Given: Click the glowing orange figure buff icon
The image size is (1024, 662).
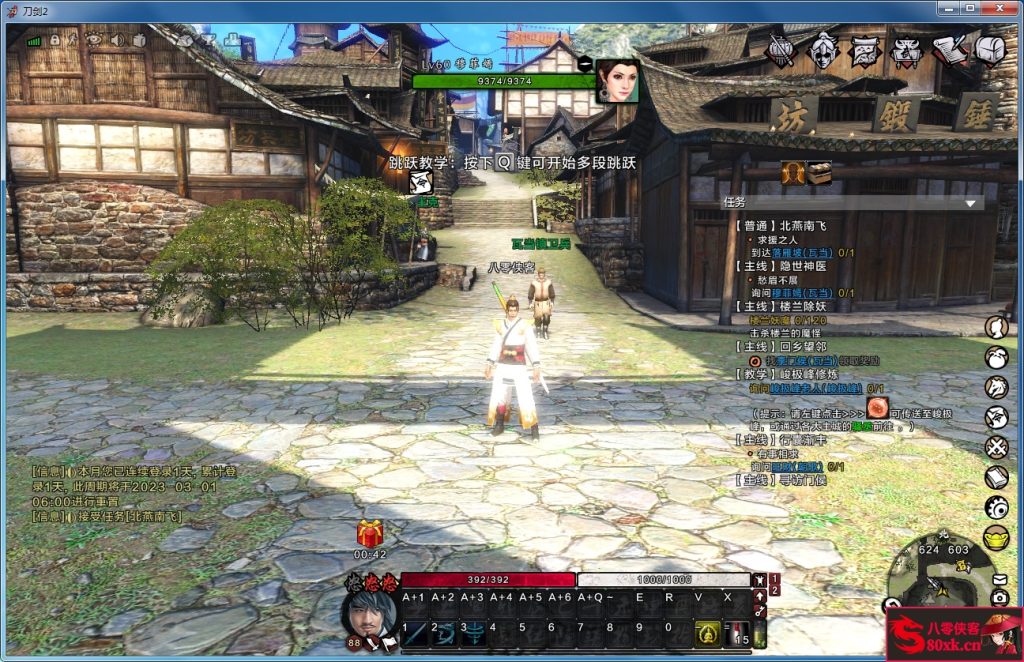Looking at the screenshot, I should tap(793, 173).
